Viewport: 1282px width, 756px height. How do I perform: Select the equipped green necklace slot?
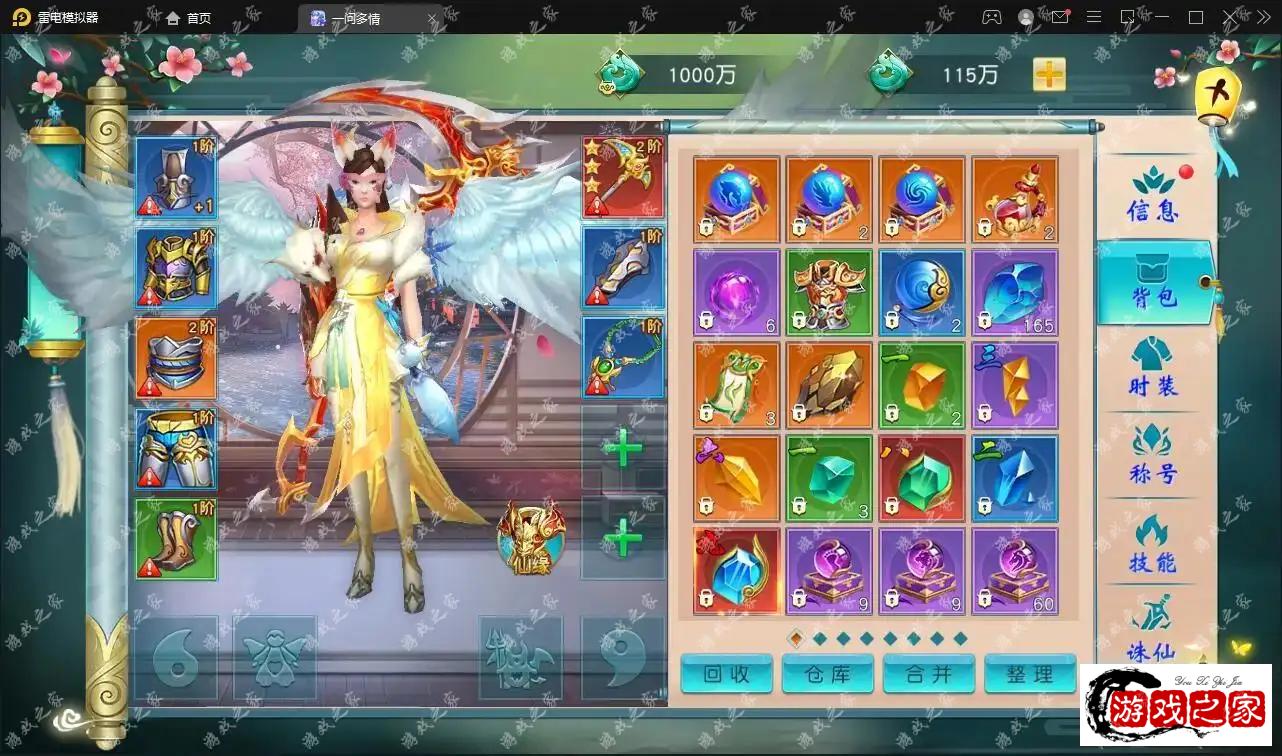pyautogui.click(x=623, y=358)
